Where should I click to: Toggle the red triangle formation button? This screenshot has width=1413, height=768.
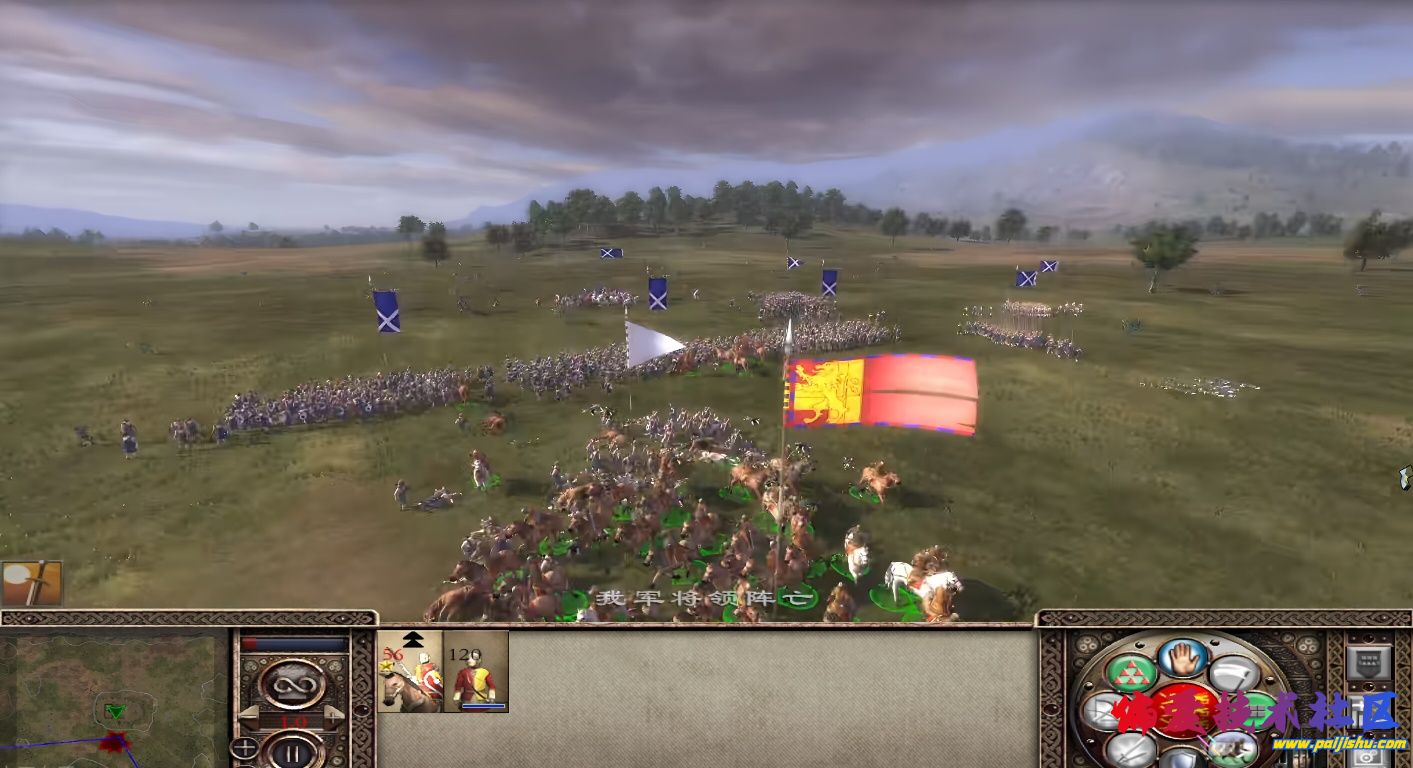click(1131, 672)
